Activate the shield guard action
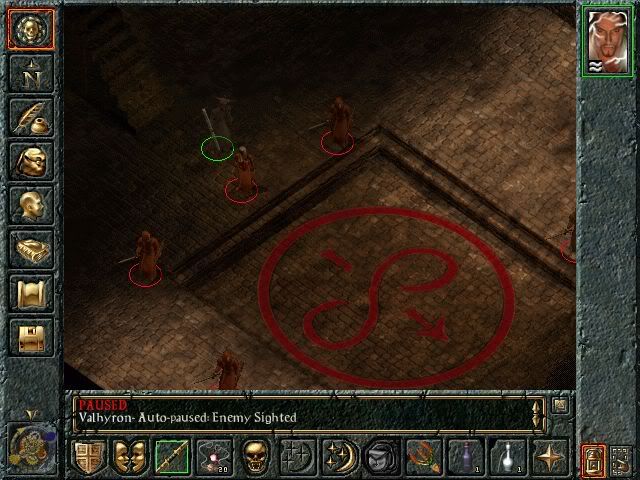The height and width of the screenshot is (480, 640). coord(89,457)
